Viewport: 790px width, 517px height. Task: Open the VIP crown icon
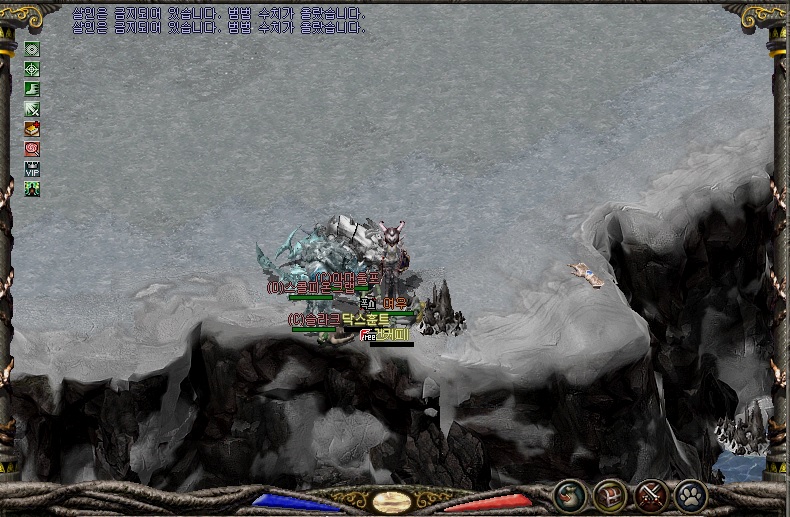(32, 169)
